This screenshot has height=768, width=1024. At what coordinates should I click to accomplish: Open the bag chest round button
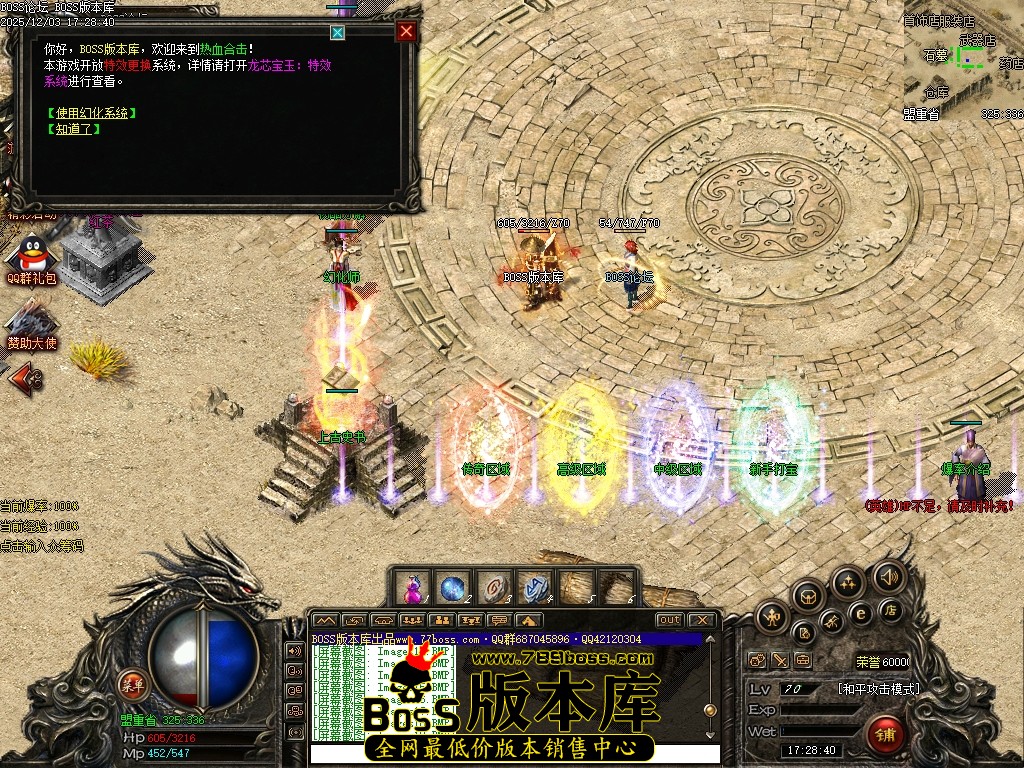click(808, 596)
